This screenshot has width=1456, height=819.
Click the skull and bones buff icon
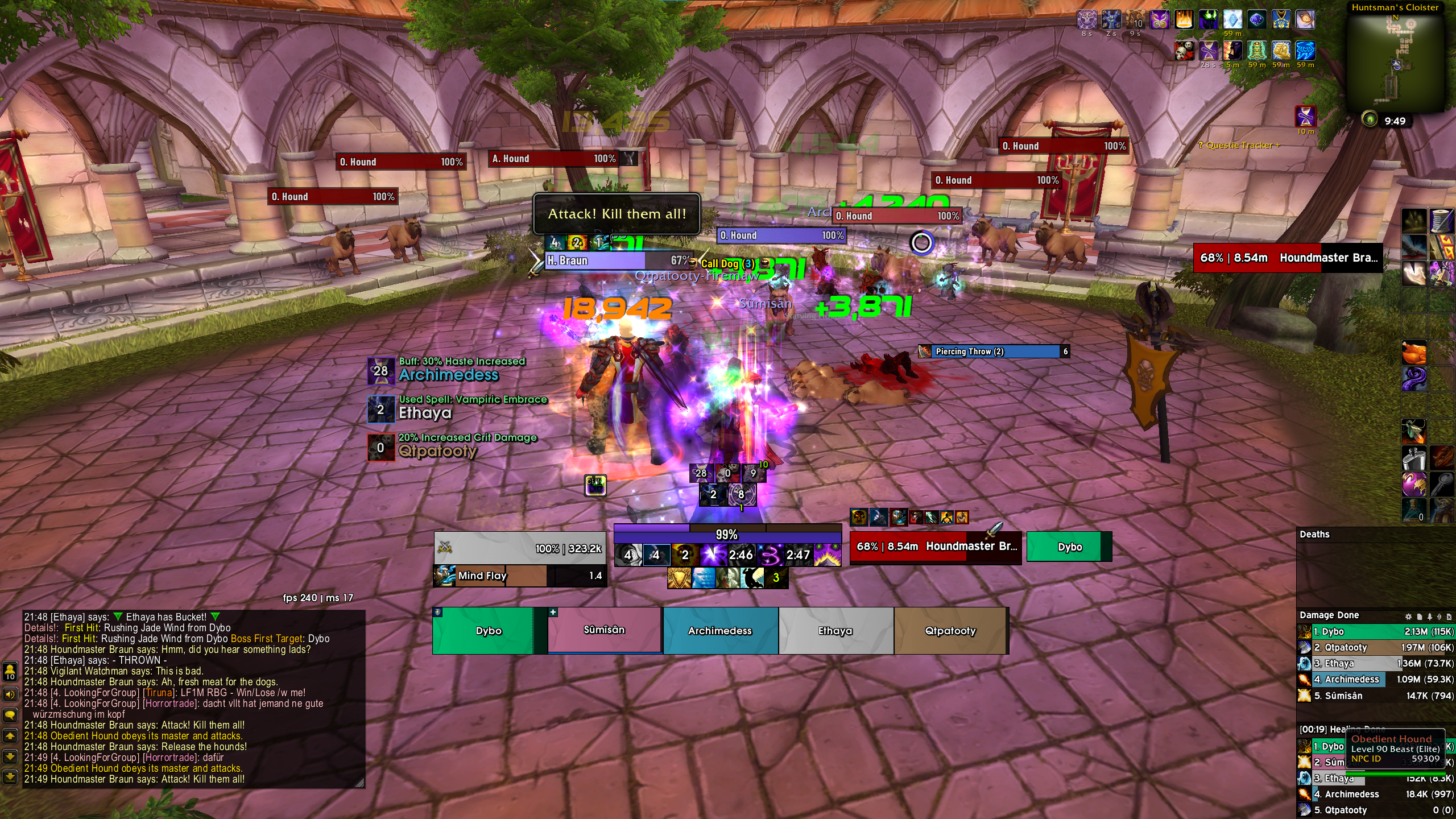click(1185, 51)
